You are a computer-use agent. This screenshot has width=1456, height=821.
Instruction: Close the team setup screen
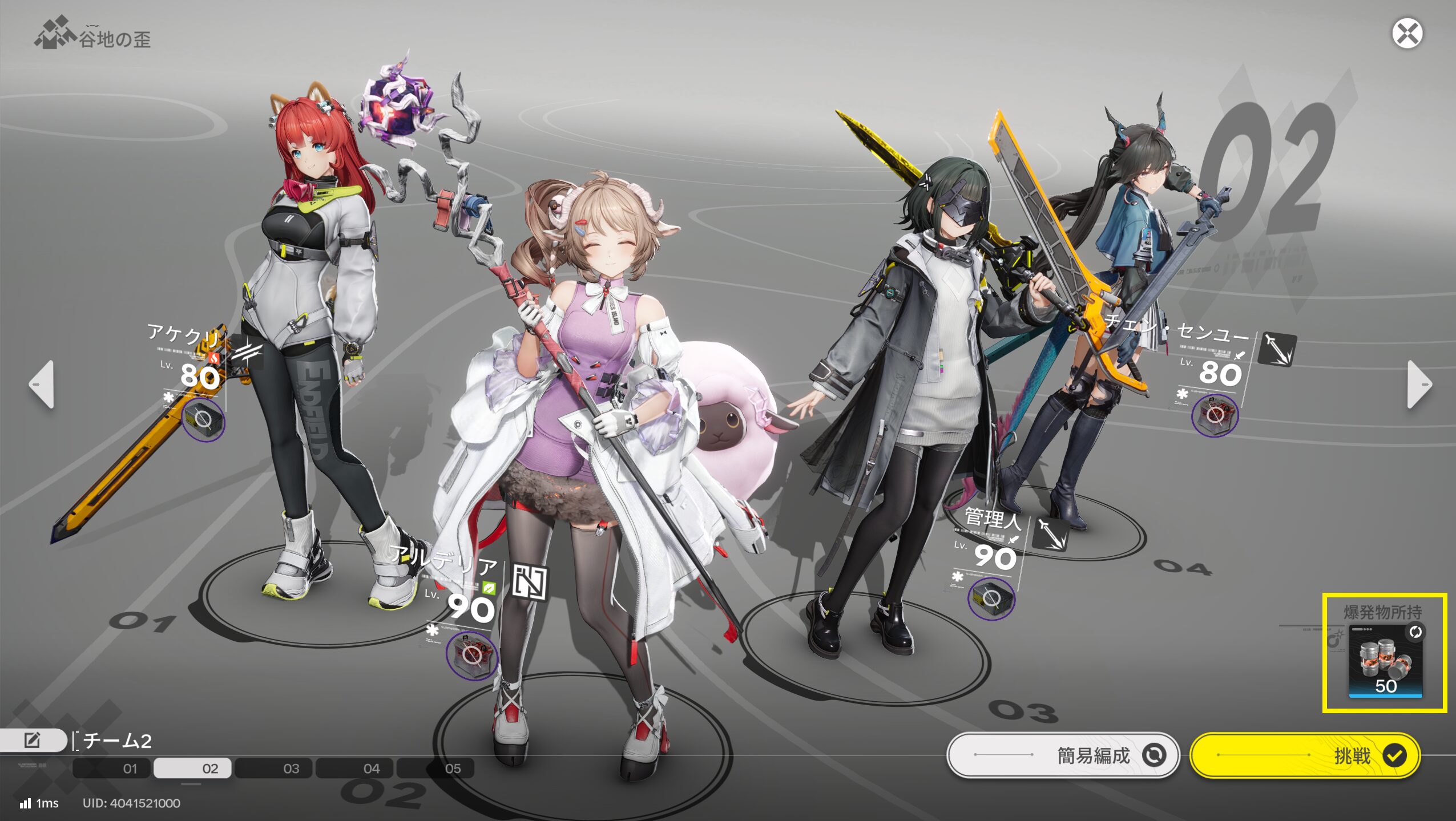coord(1406,34)
